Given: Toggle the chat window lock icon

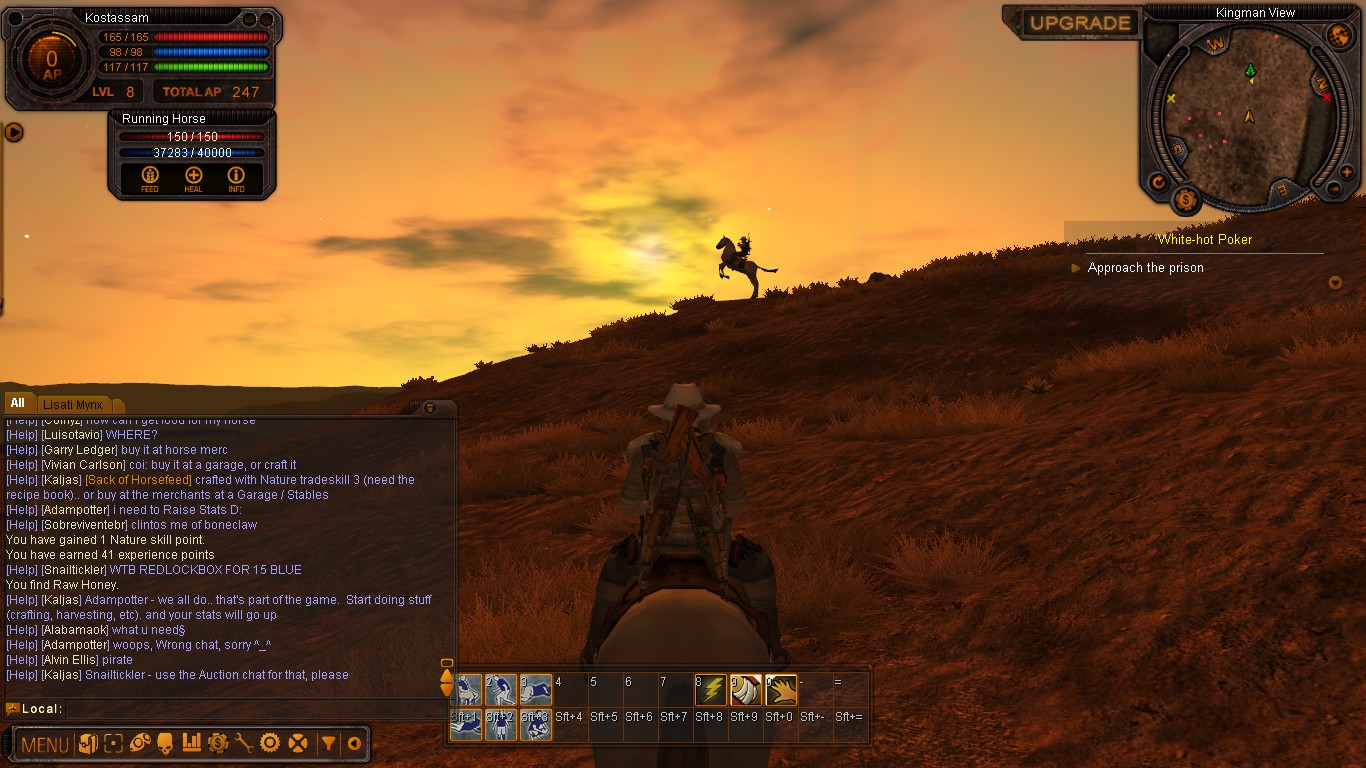Looking at the screenshot, I should click(431, 408).
